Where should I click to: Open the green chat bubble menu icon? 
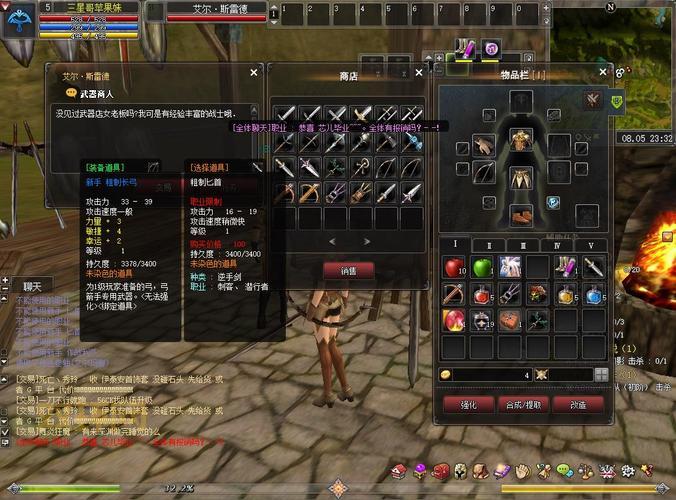tap(564, 470)
